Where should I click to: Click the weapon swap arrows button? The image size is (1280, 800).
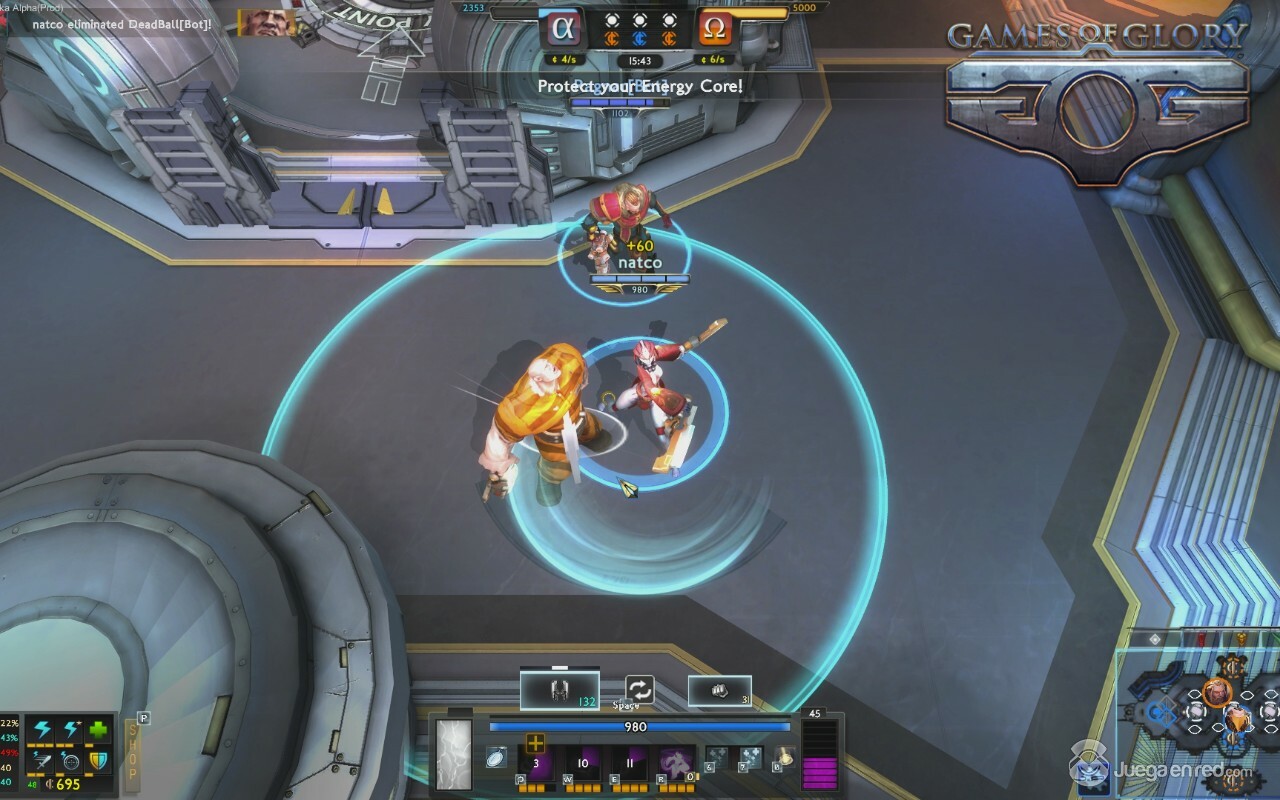tap(639, 689)
